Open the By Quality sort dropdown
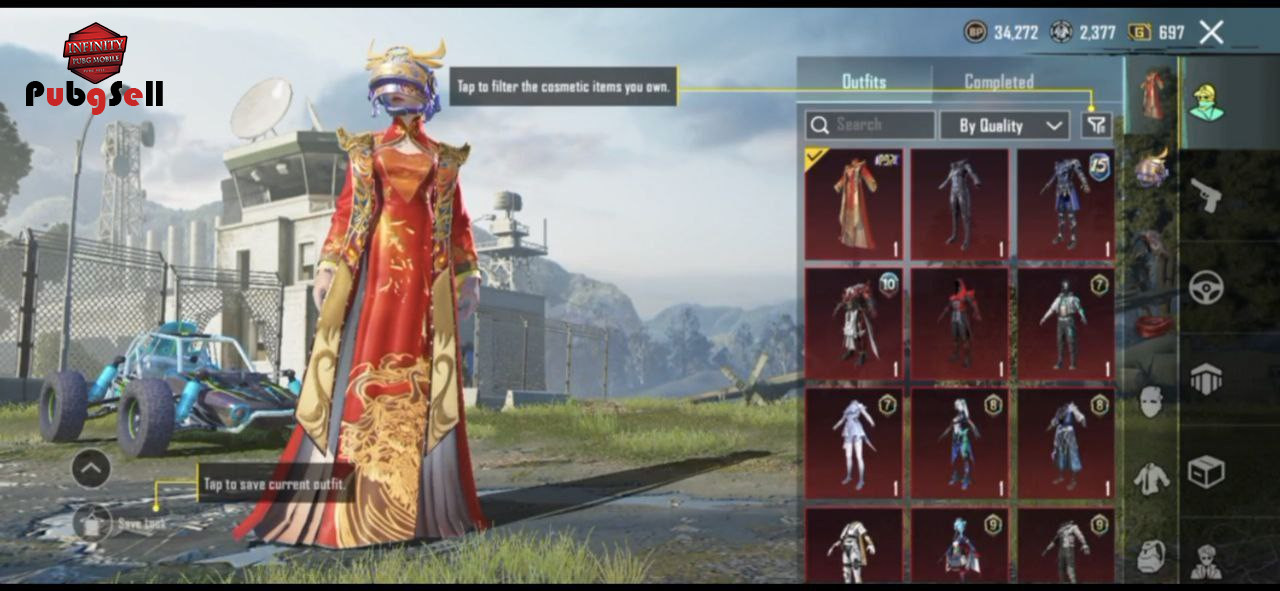The image size is (1280, 591). (1004, 125)
